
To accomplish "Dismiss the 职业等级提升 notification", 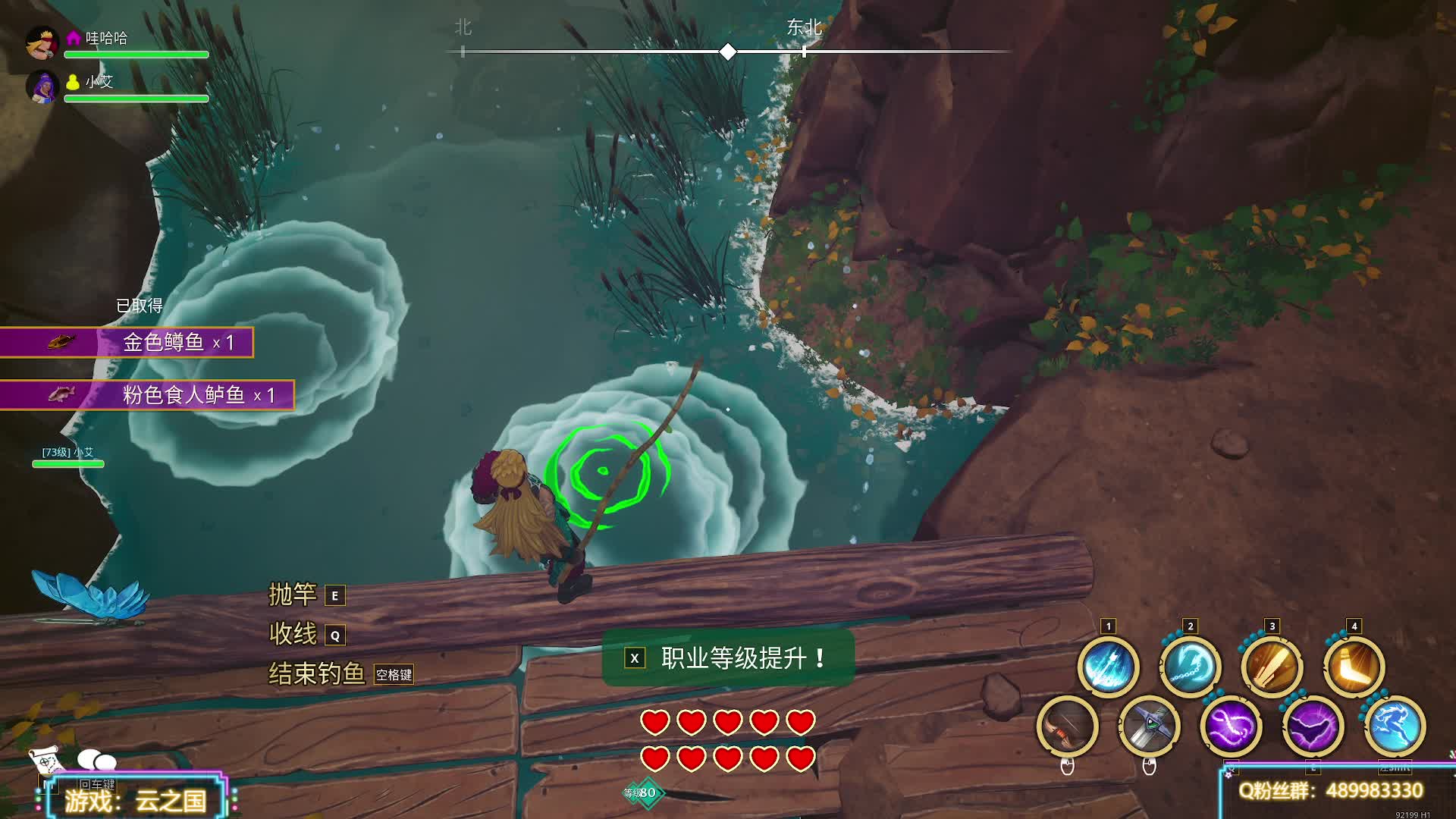I will (635, 658).
